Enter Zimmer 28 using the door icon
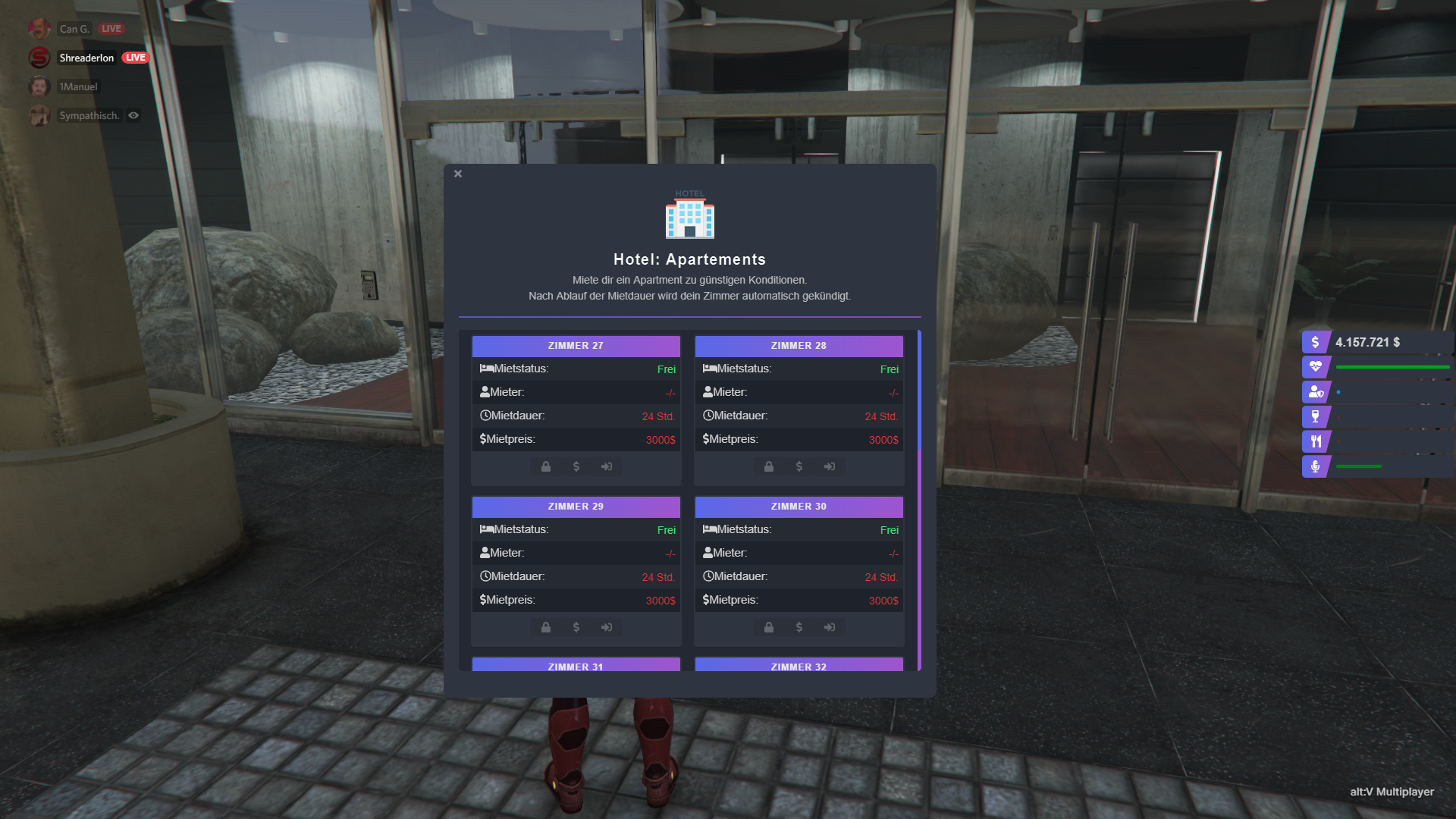1456x819 pixels. (830, 466)
